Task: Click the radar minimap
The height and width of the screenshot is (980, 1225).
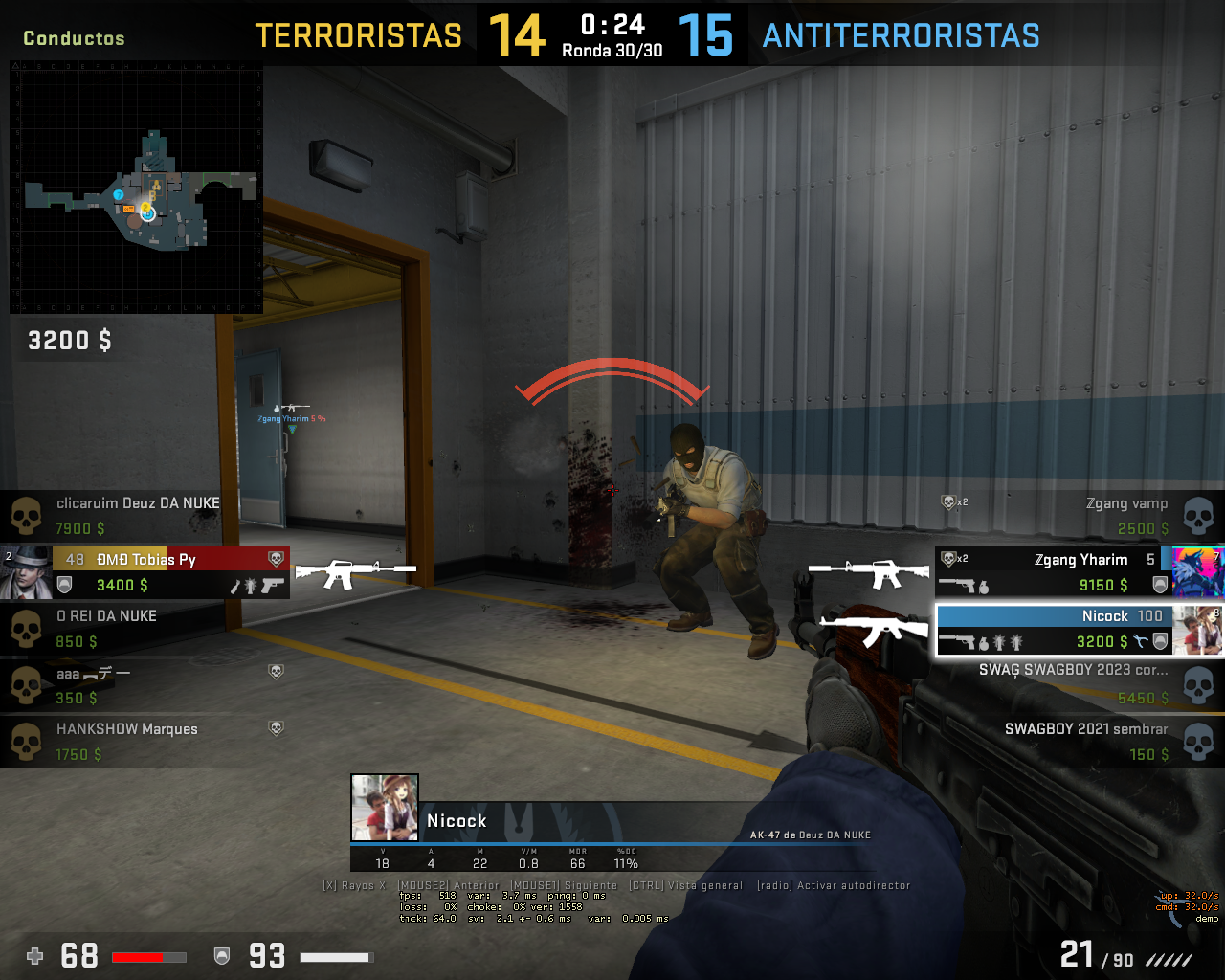Action: (x=136, y=188)
